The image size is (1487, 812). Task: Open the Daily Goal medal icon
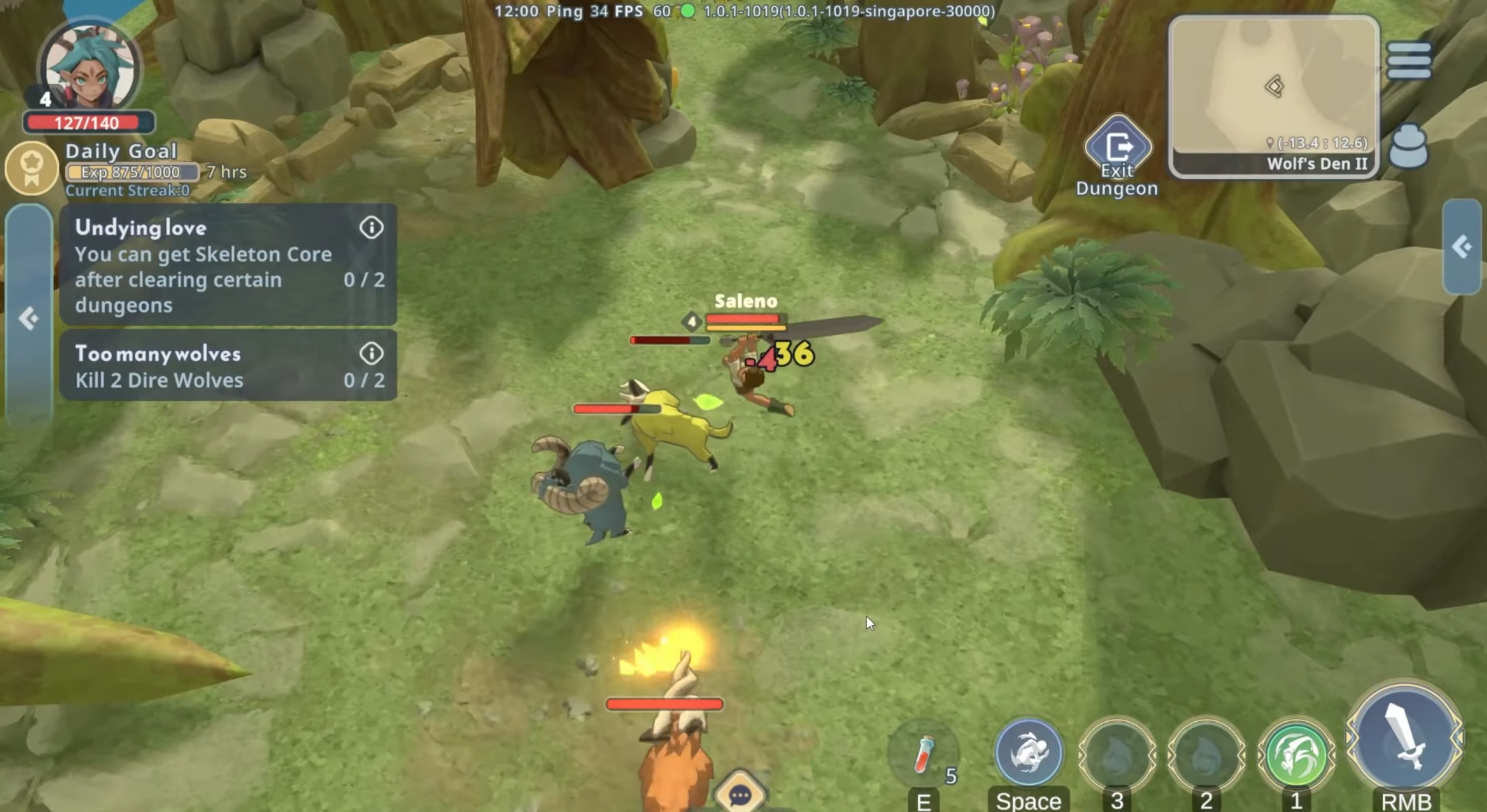pyautogui.click(x=31, y=168)
